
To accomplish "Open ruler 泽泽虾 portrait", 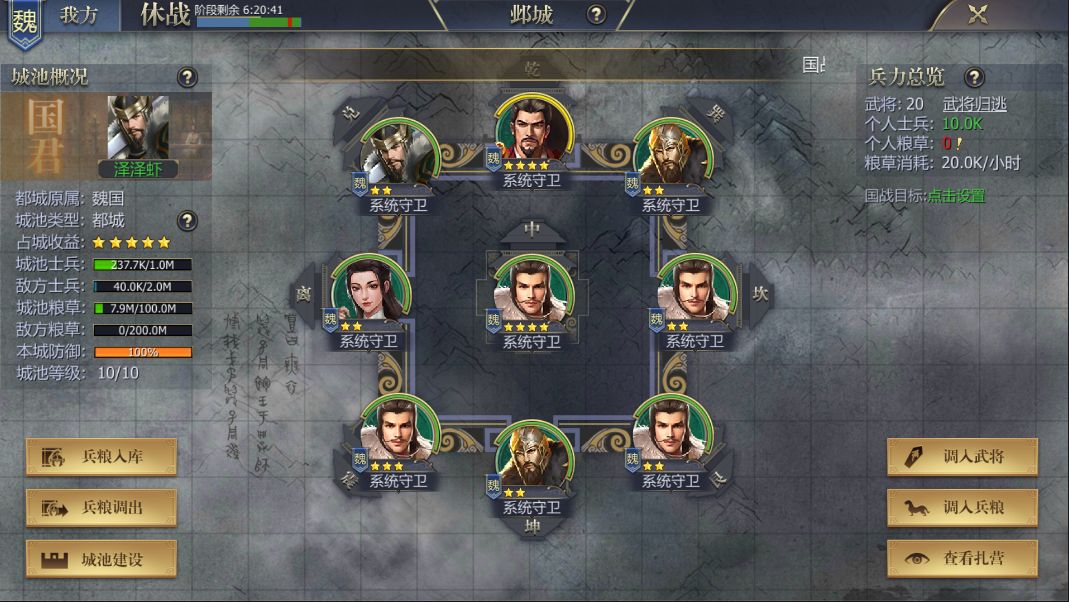I will point(137,130).
